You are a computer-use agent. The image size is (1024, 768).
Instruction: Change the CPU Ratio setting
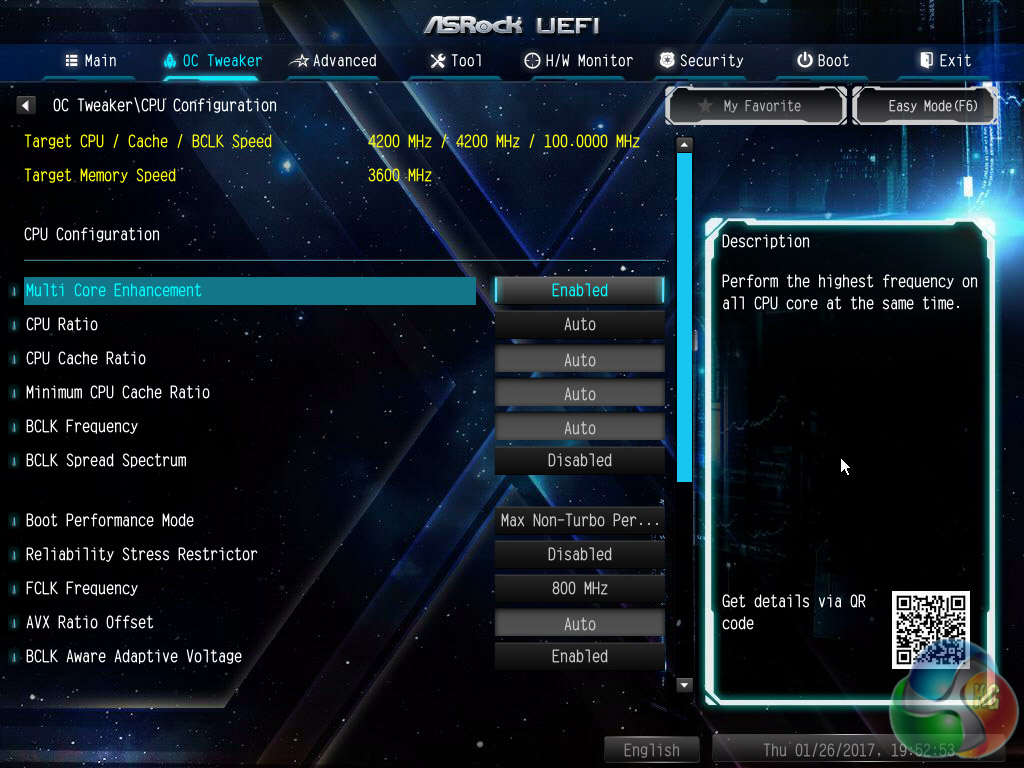click(x=580, y=325)
